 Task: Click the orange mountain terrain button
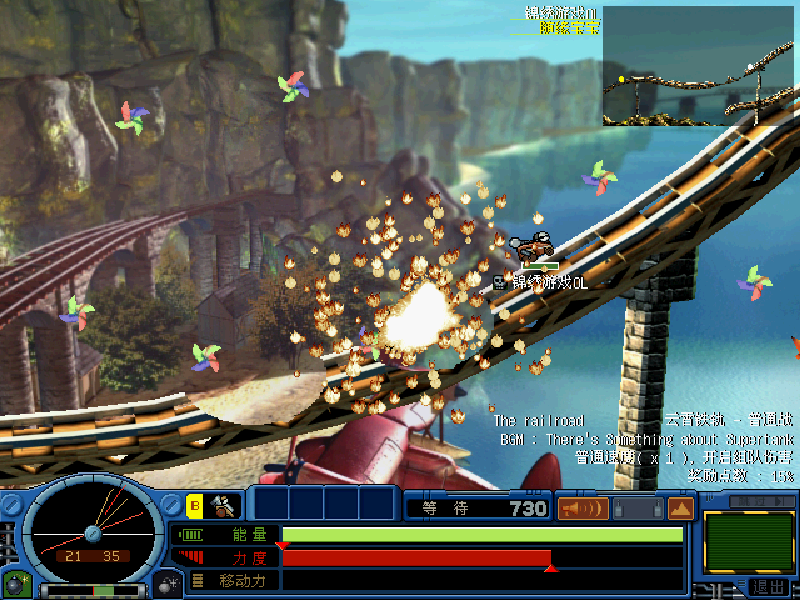(681, 508)
